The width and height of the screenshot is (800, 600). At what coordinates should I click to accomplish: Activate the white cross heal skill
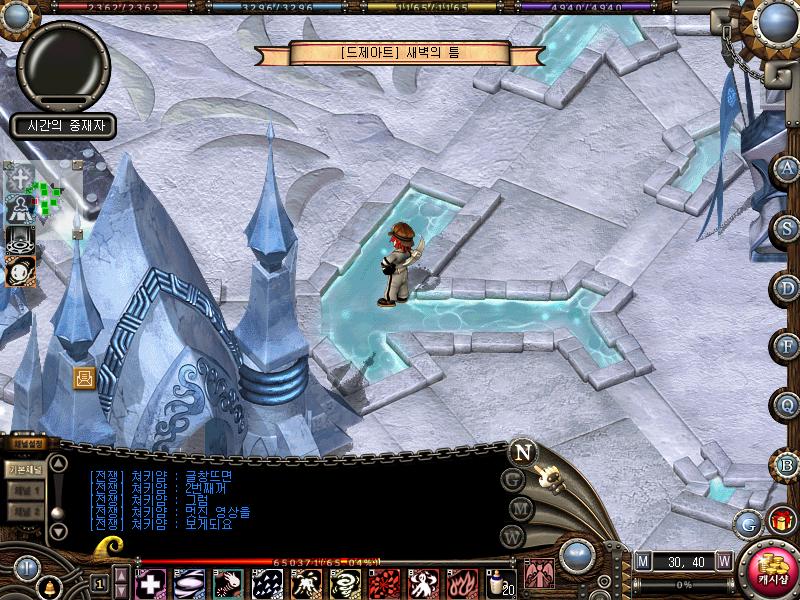151,583
